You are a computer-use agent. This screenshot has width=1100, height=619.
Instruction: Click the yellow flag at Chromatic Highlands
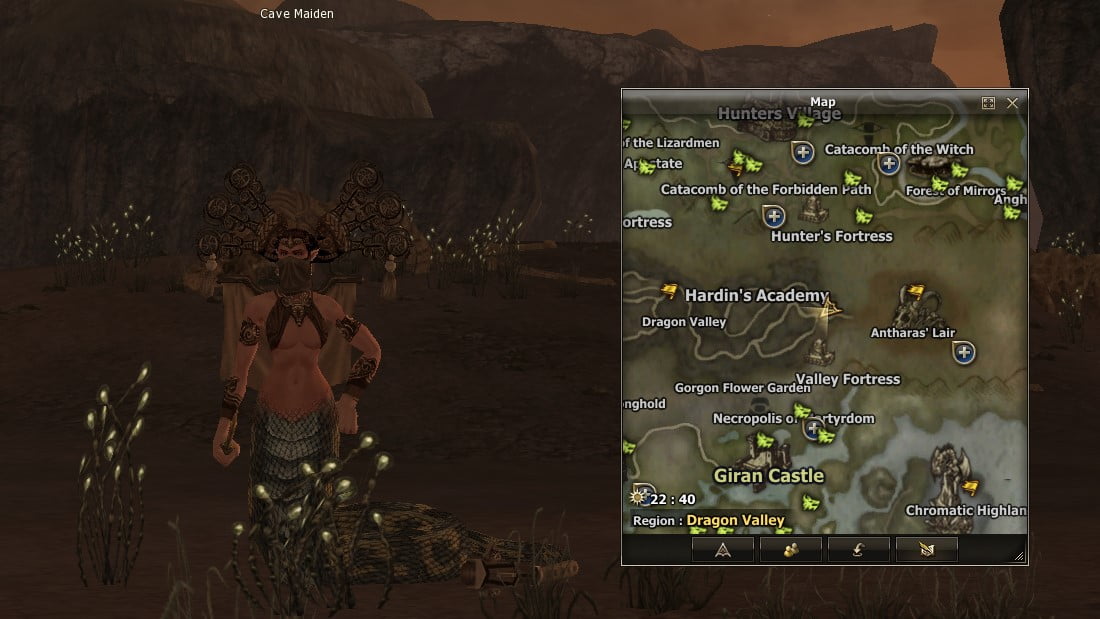pos(969,487)
